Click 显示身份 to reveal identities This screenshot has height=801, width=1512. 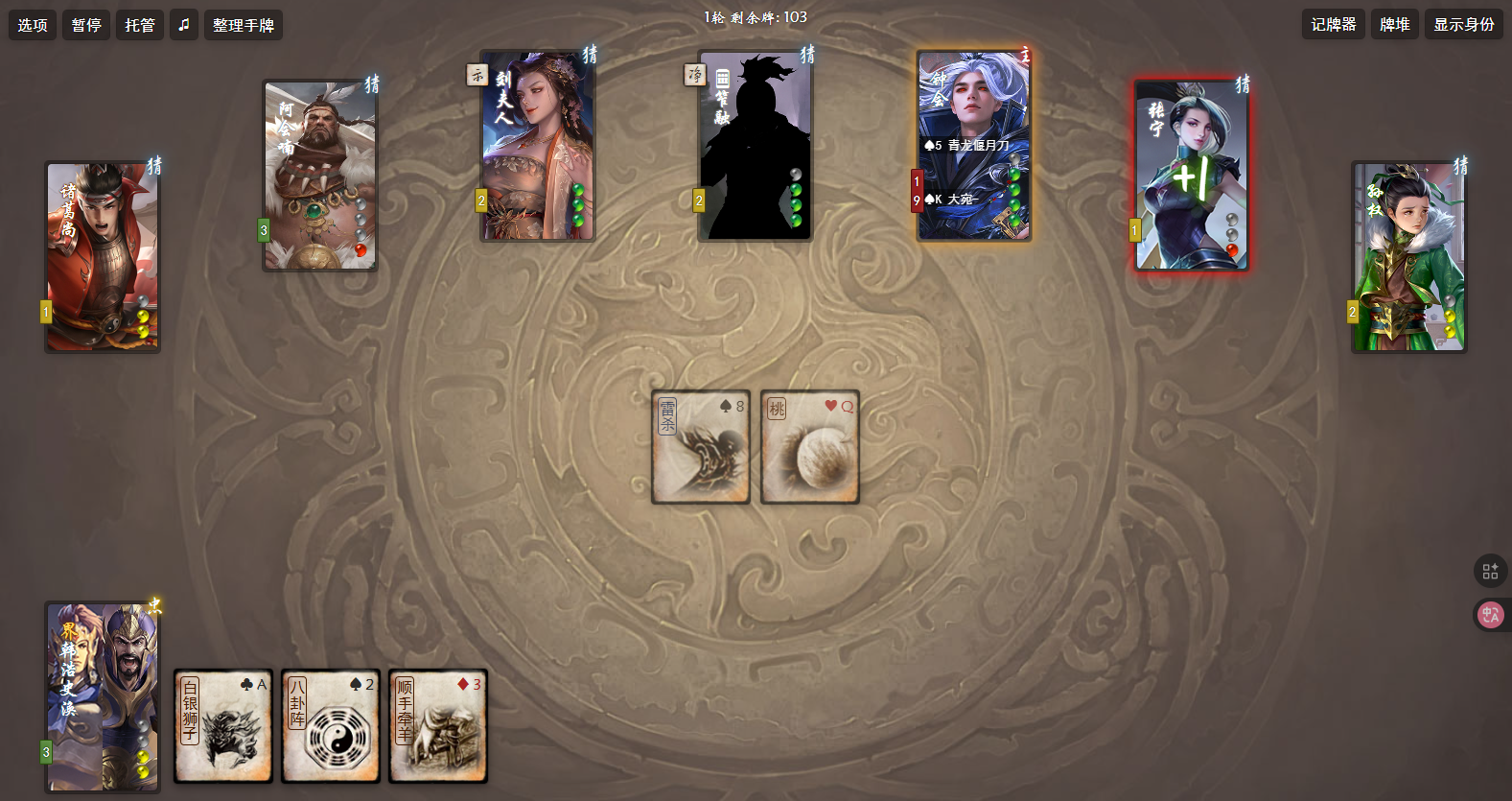(1464, 25)
